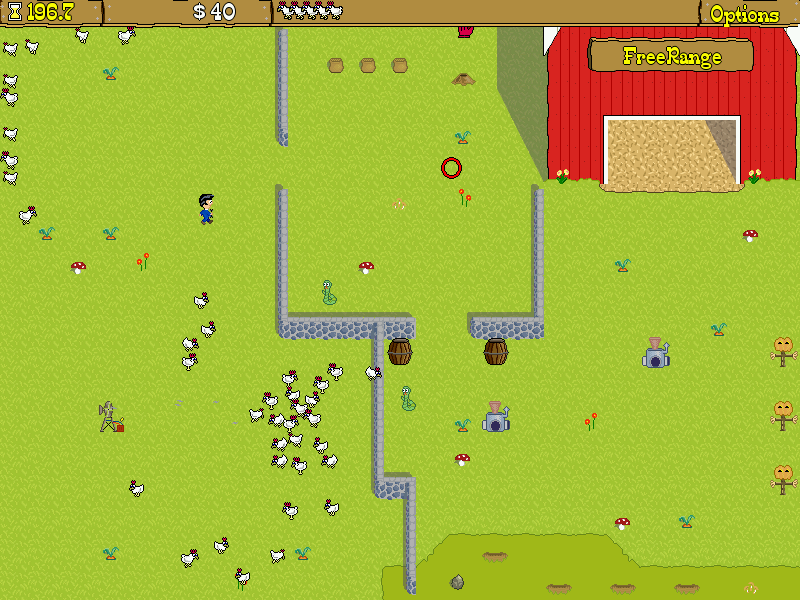Open the Options menu
Image resolution: width=800 pixels, height=600 pixels.
[744, 14]
